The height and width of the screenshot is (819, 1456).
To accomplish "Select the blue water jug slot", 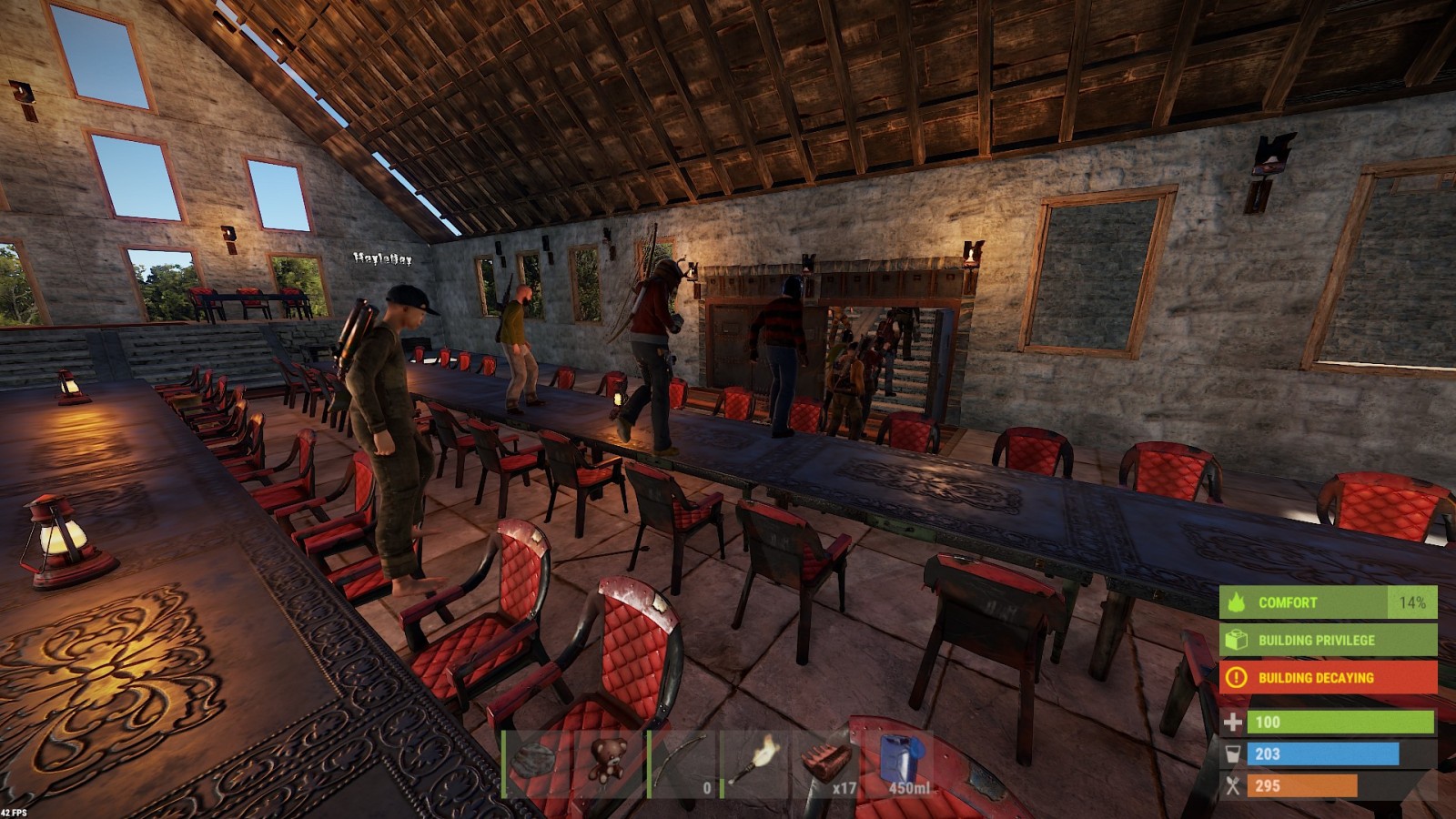I will (x=899, y=764).
